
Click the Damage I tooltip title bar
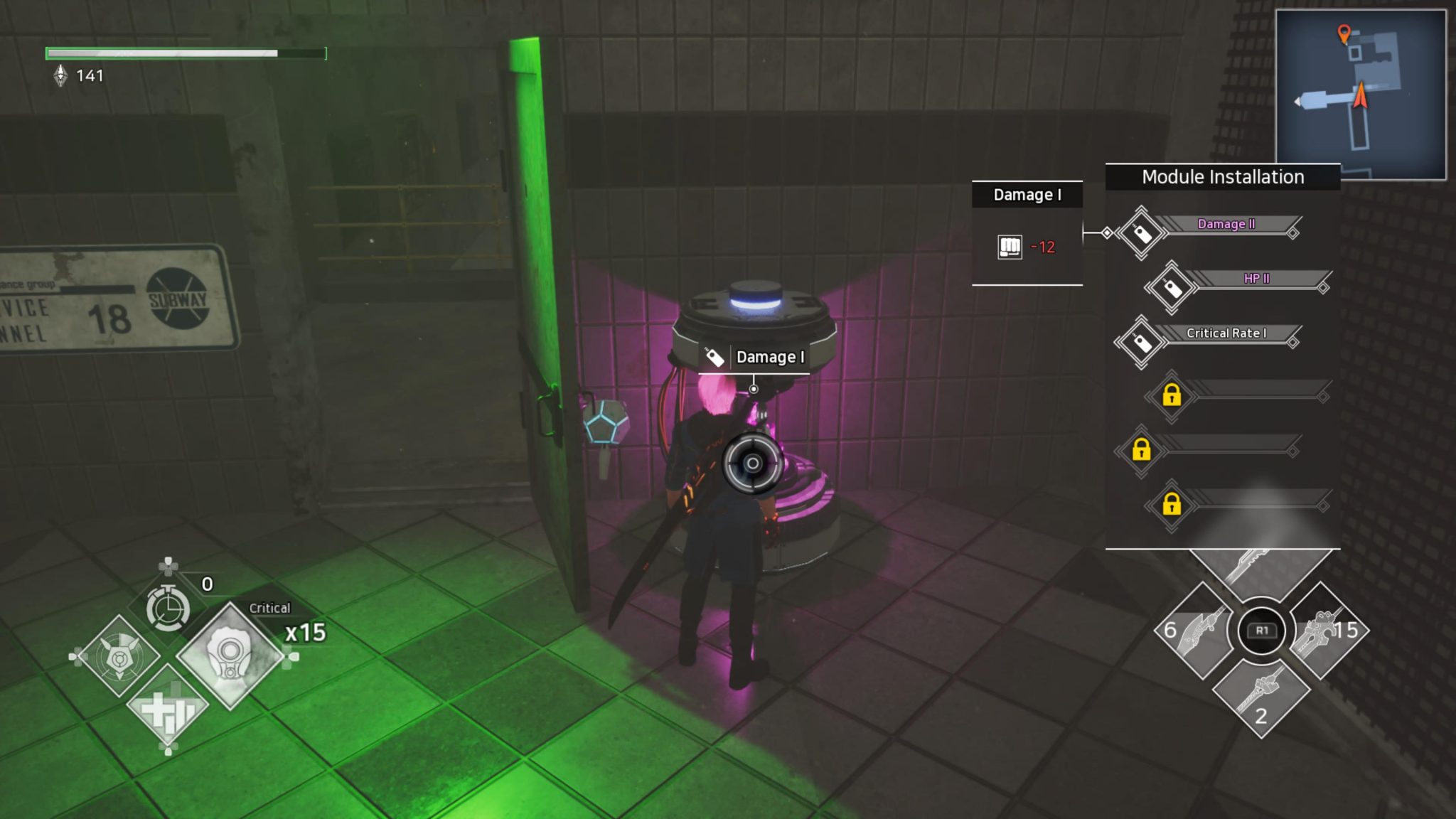[1027, 194]
